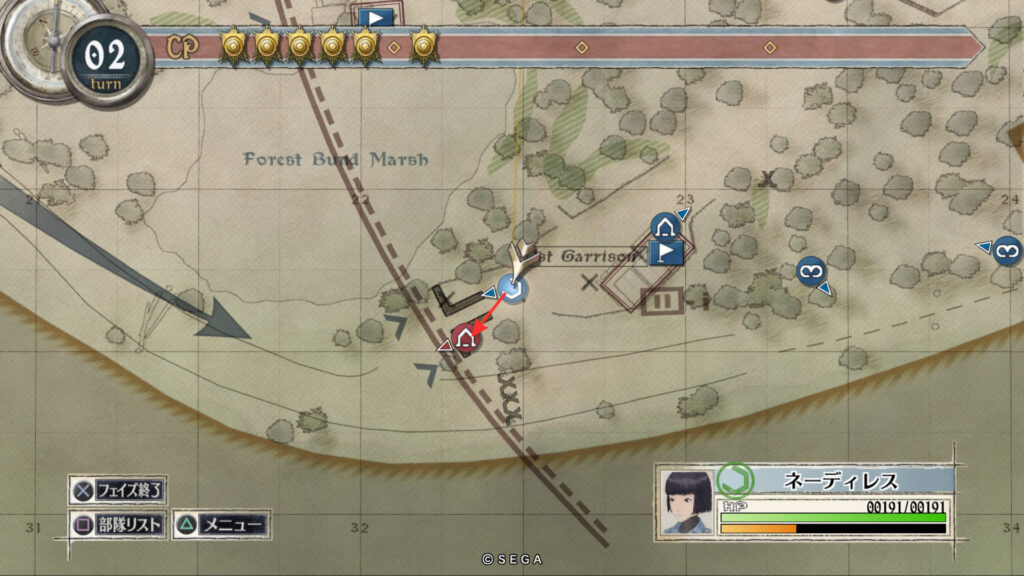
Task: Click the blue base camp flag marker
Action: pyautogui.click(x=665, y=252)
